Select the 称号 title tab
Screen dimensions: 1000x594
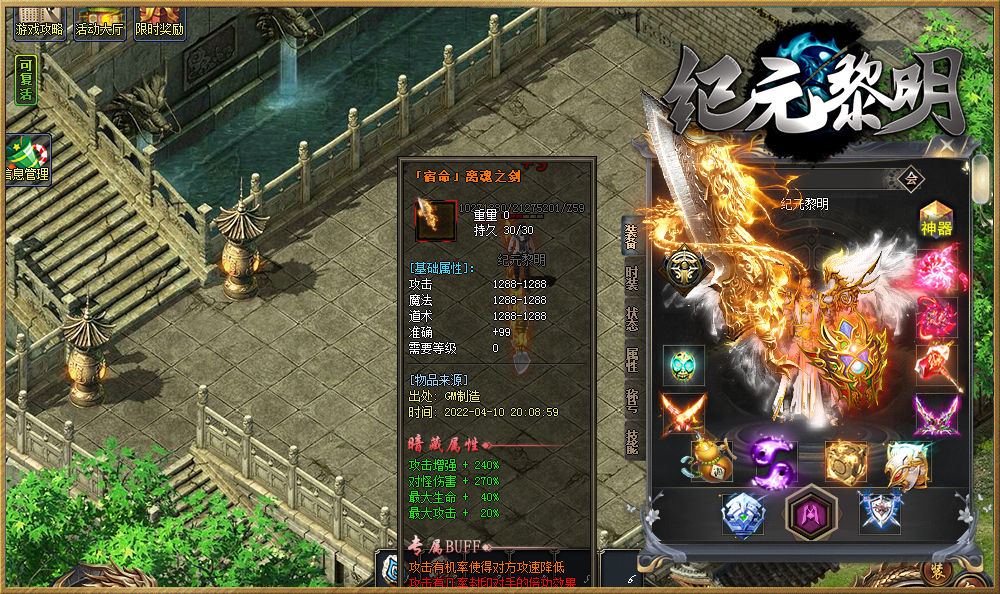tap(632, 399)
